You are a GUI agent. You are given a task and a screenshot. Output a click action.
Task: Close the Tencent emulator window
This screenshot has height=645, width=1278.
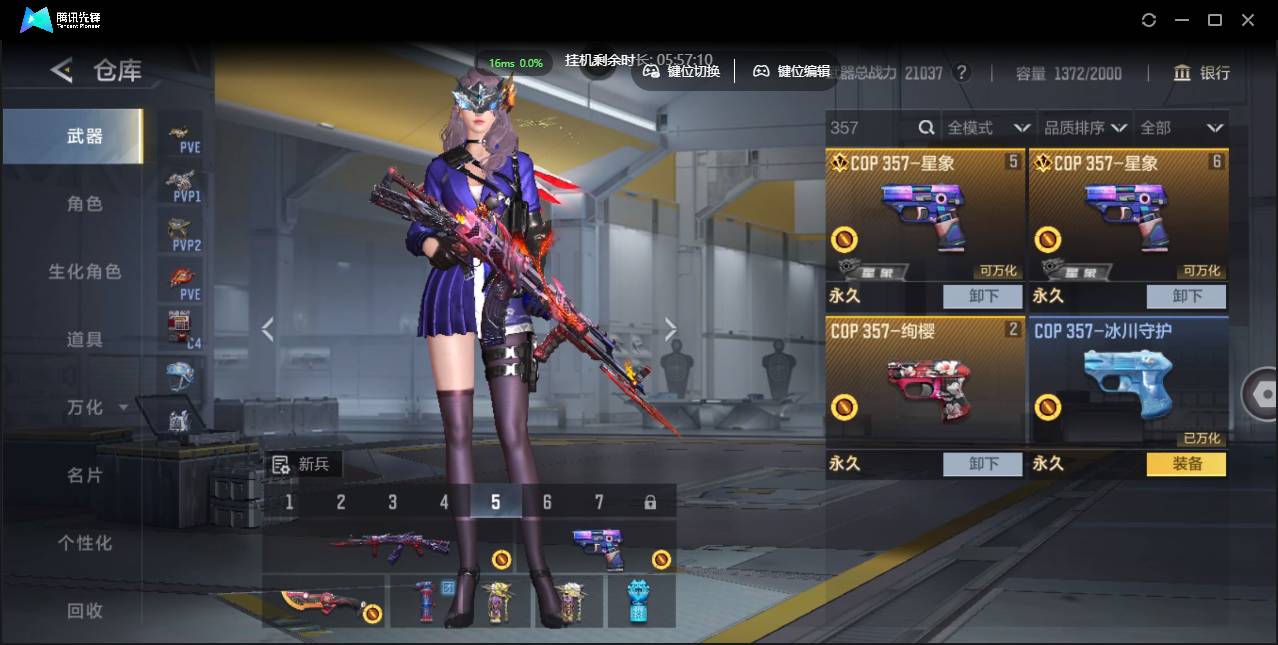coord(1248,20)
